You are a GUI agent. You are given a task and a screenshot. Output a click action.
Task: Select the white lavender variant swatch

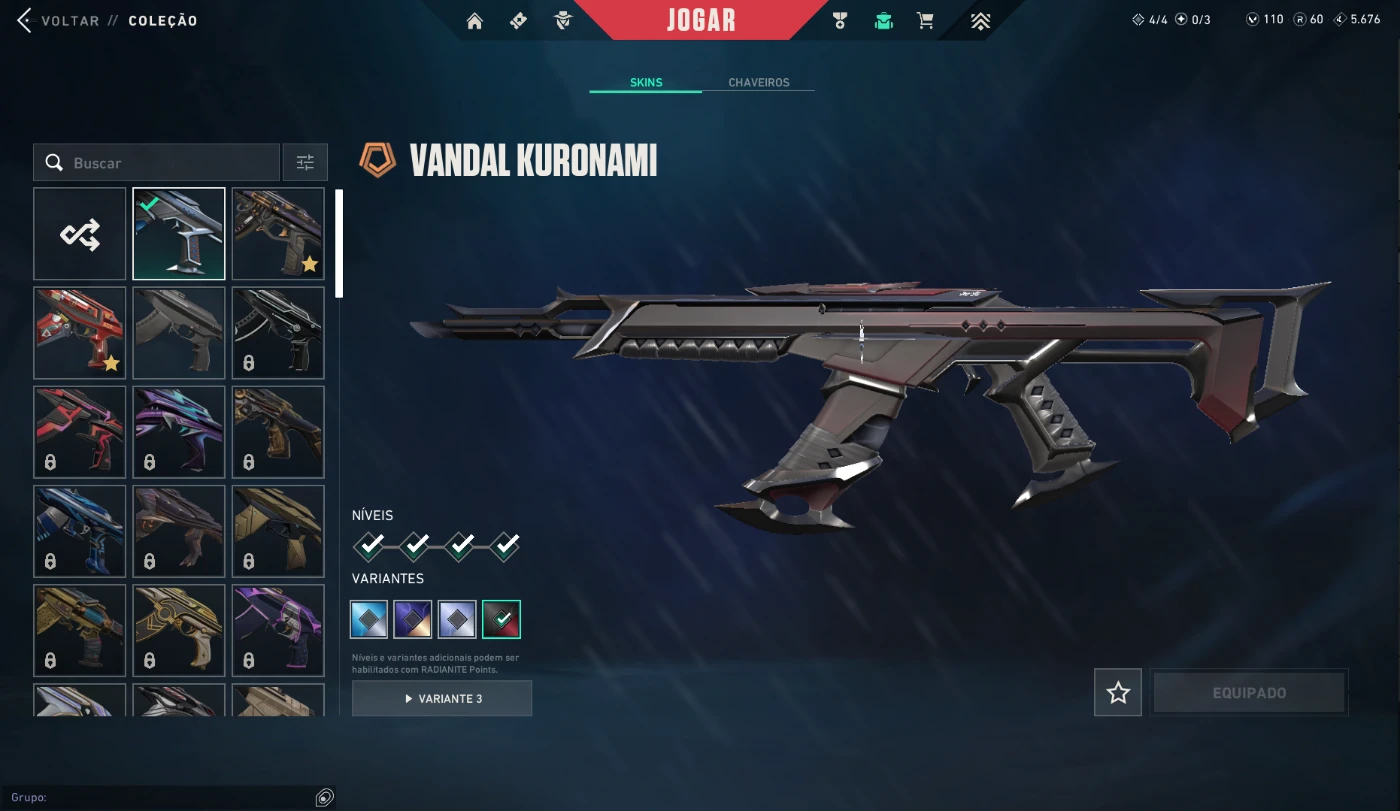(x=457, y=619)
